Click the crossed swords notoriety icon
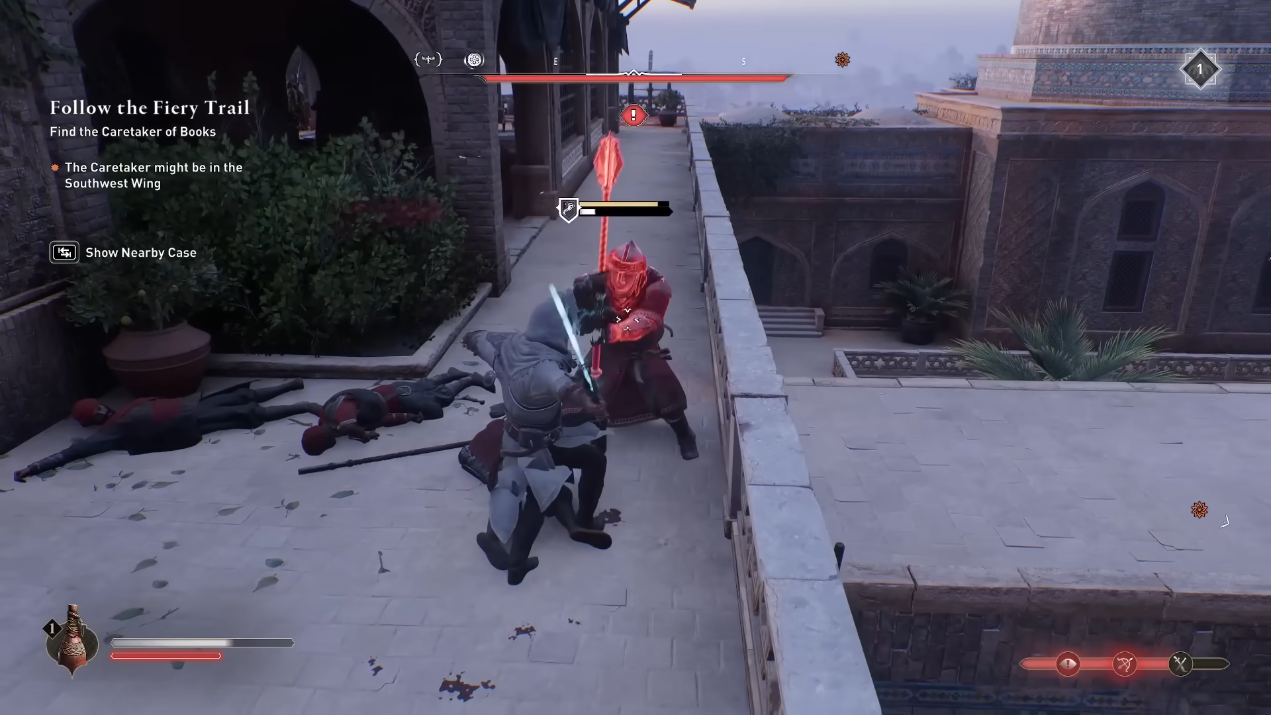The image size is (1271, 715). [x=1181, y=663]
